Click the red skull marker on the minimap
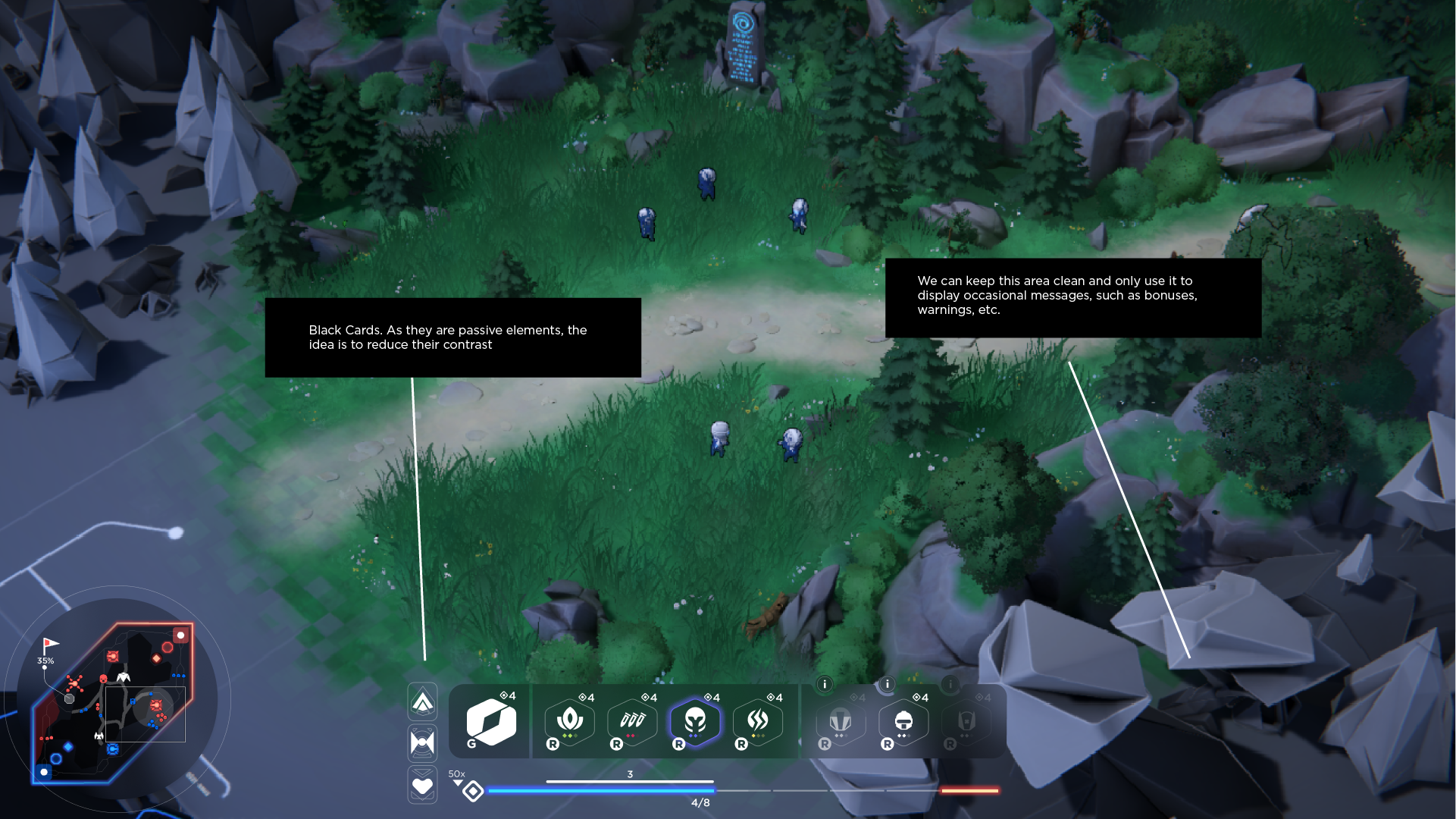Viewport: 1456px width, 819px height. (x=103, y=679)
